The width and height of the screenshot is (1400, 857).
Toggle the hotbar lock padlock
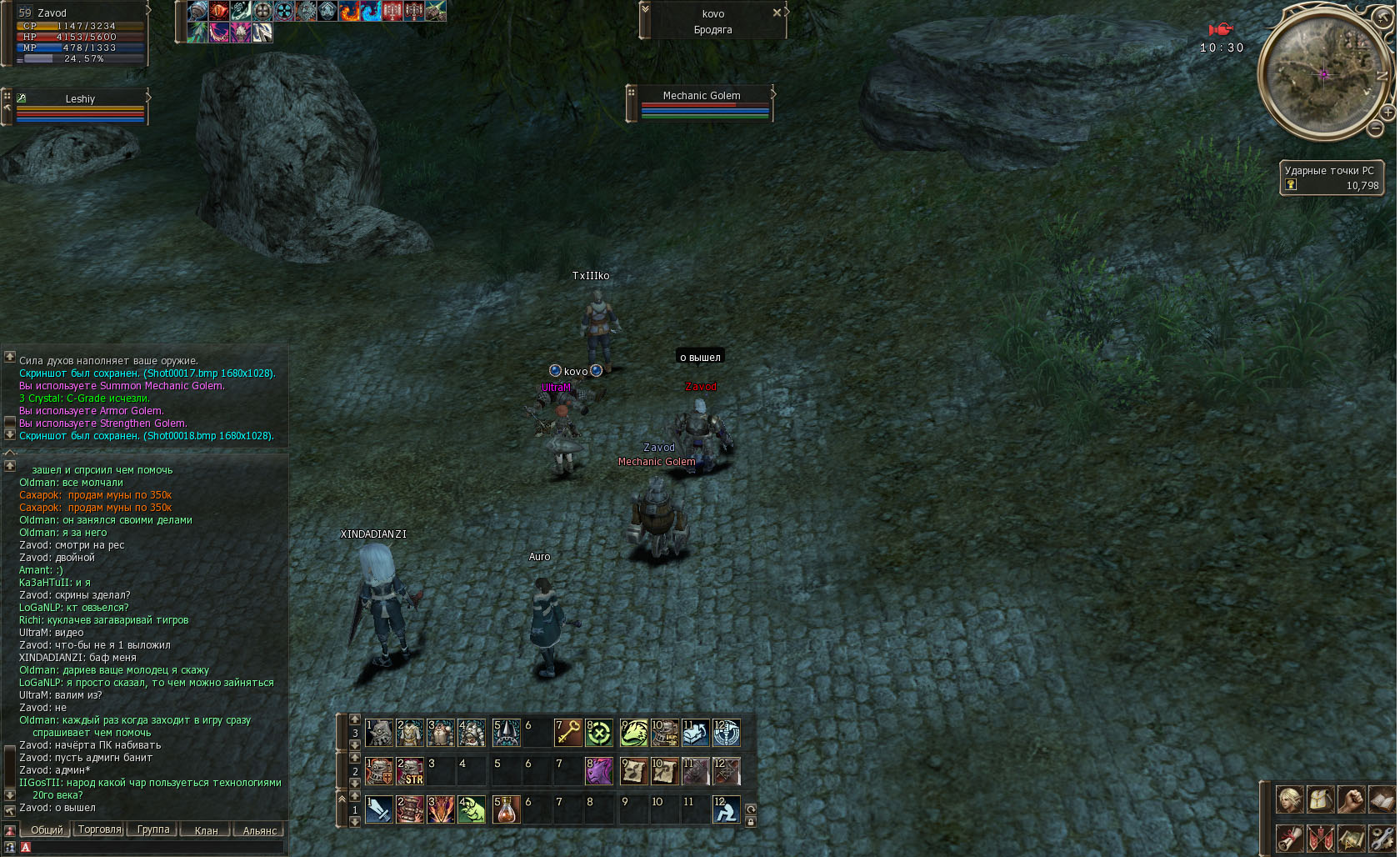(750, 822)
